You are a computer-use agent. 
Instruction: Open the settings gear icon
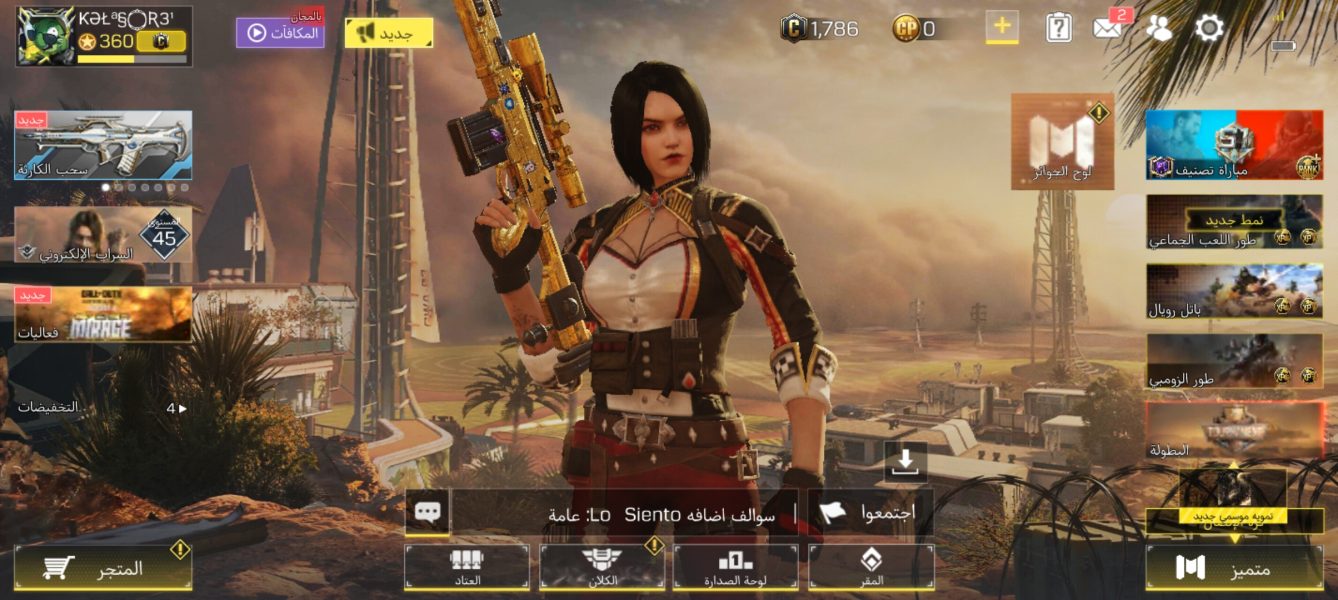point(1209,28)
